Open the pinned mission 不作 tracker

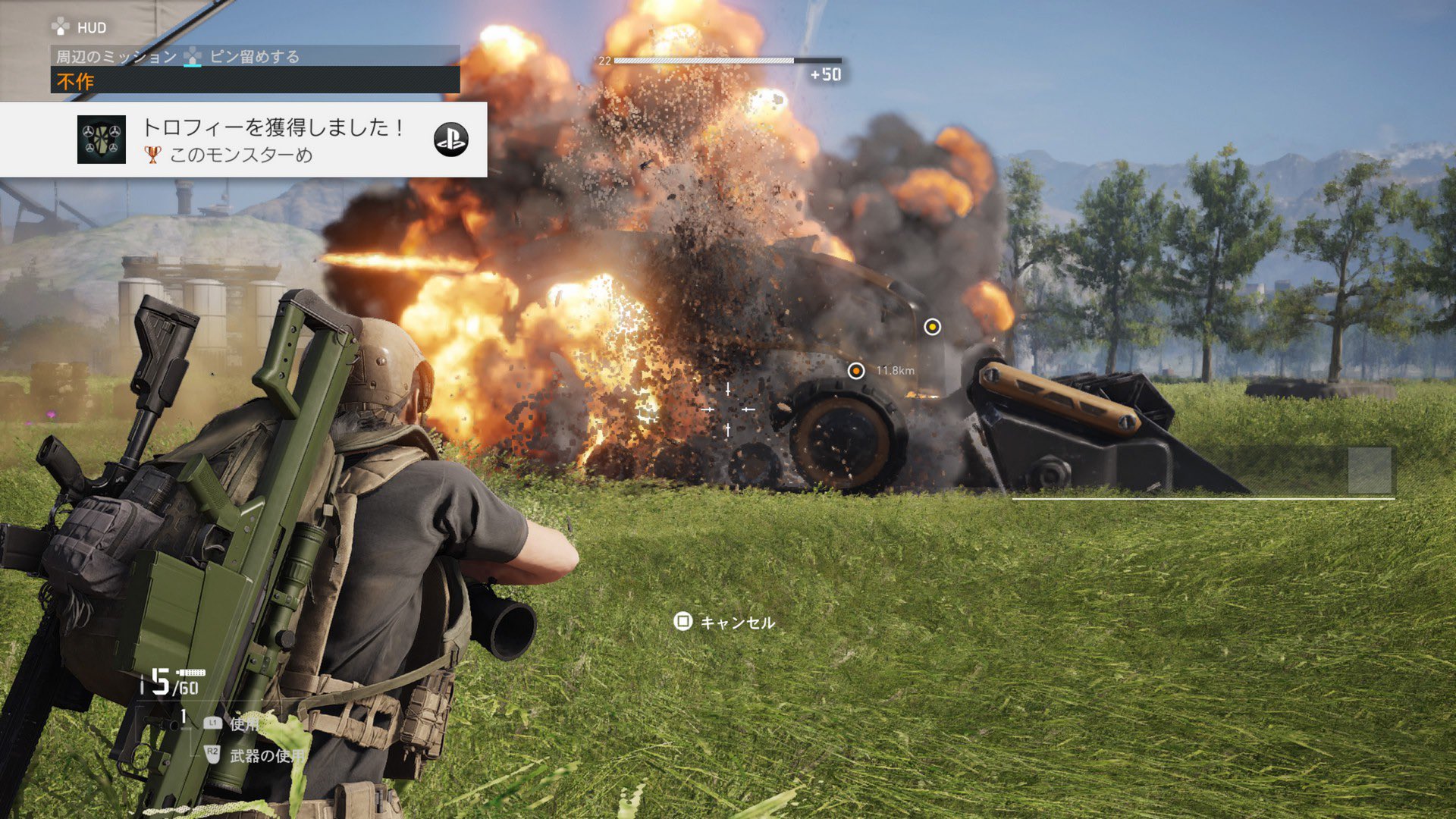click(x=255, y=80)
